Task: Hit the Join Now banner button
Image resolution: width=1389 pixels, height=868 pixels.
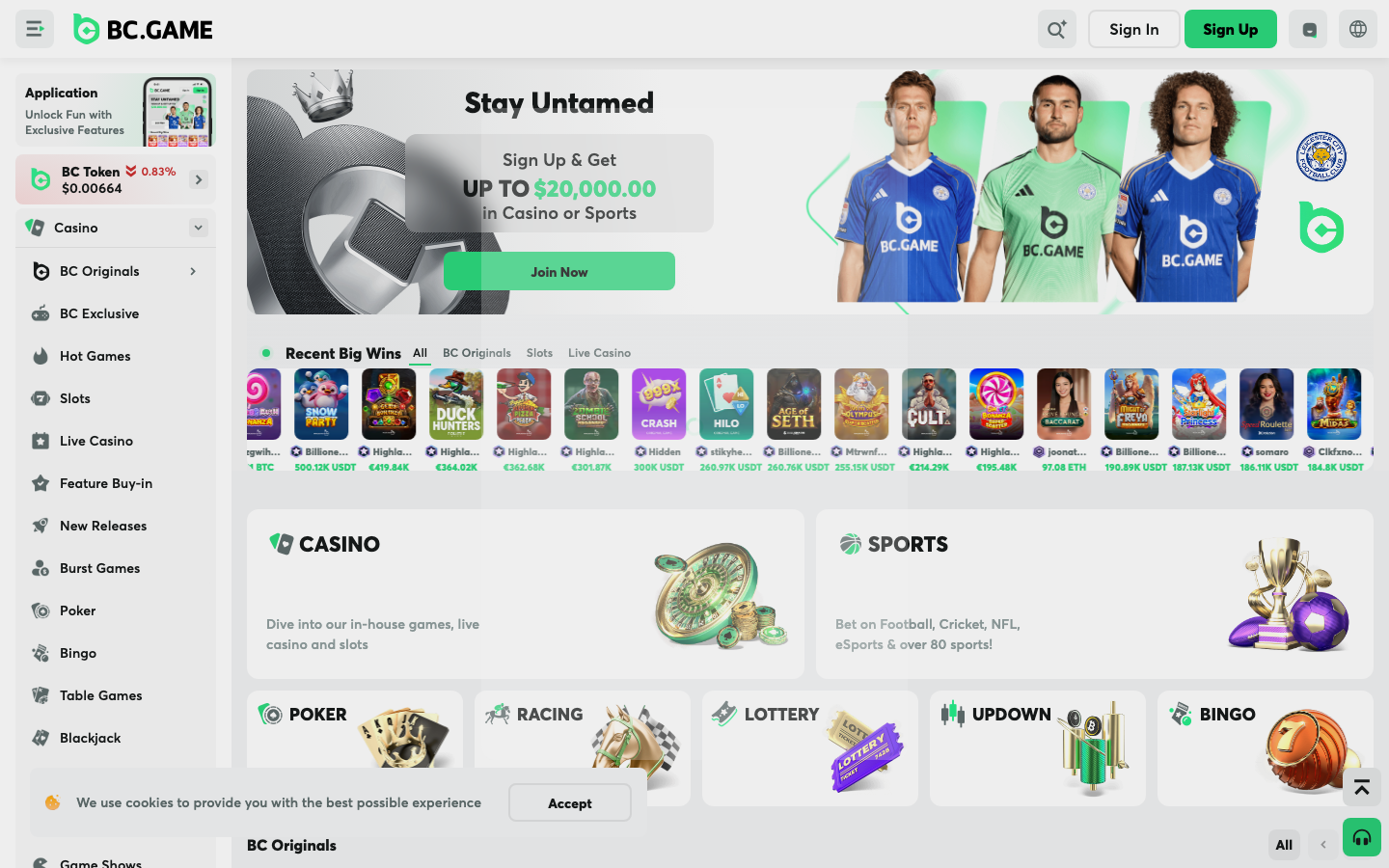Action: (x=558, y=271)
